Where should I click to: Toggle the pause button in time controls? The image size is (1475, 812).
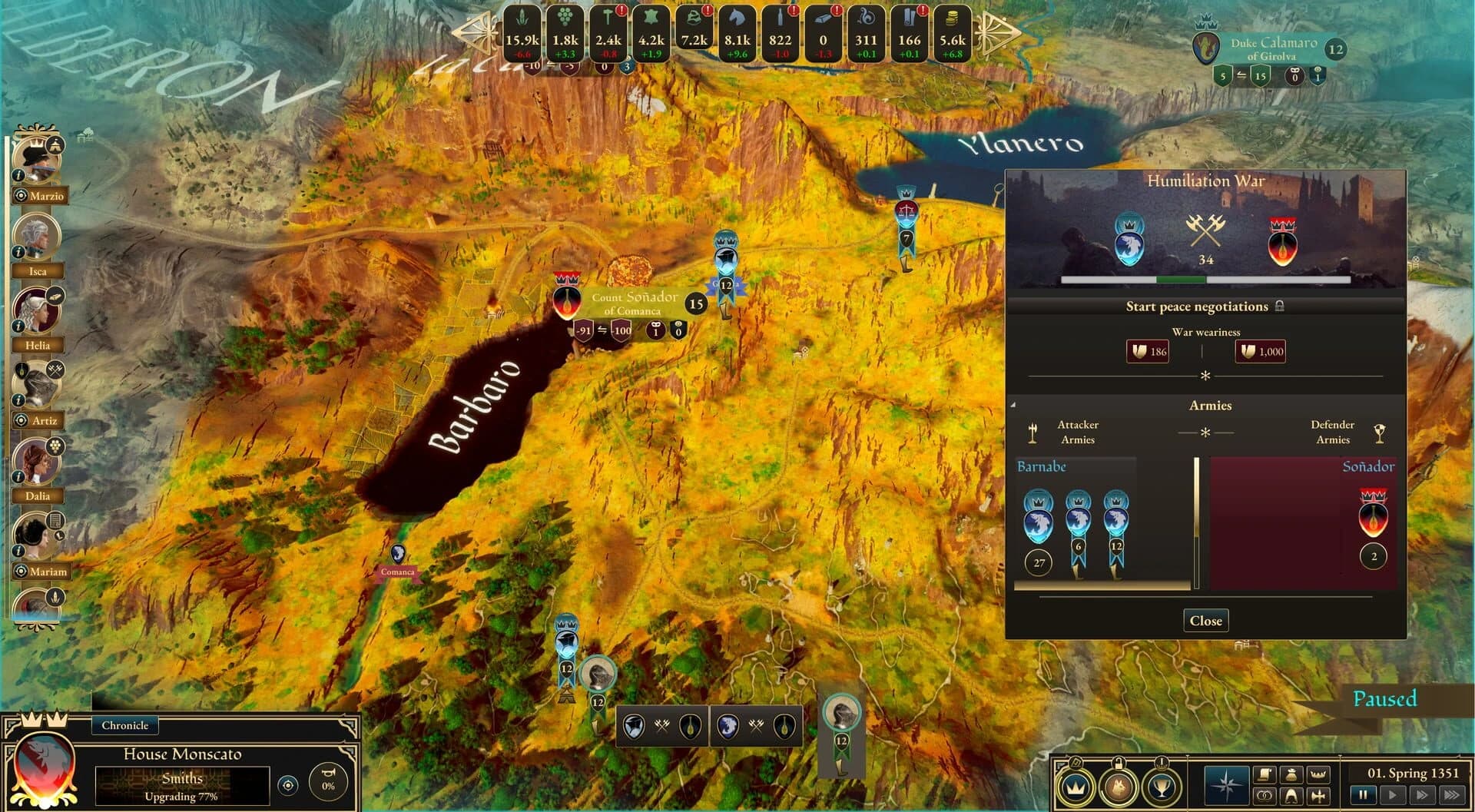1363,794
